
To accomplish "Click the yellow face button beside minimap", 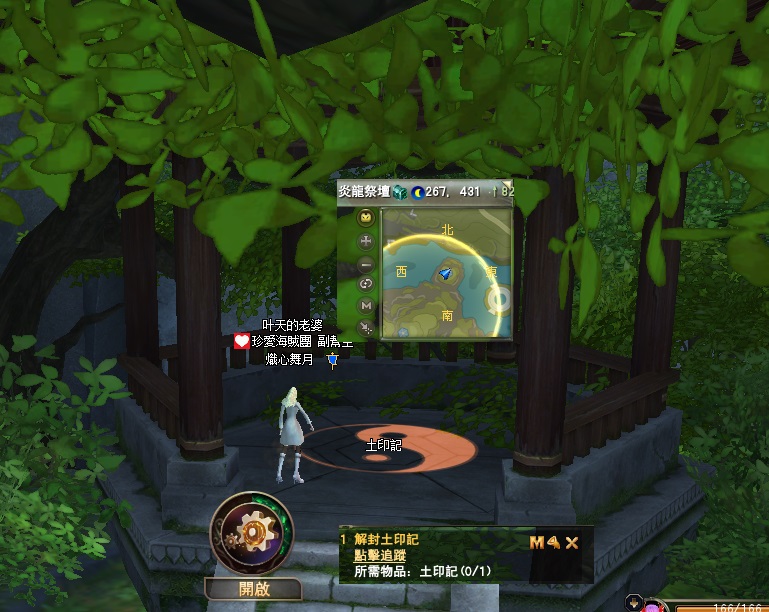I will coord(366,218).
